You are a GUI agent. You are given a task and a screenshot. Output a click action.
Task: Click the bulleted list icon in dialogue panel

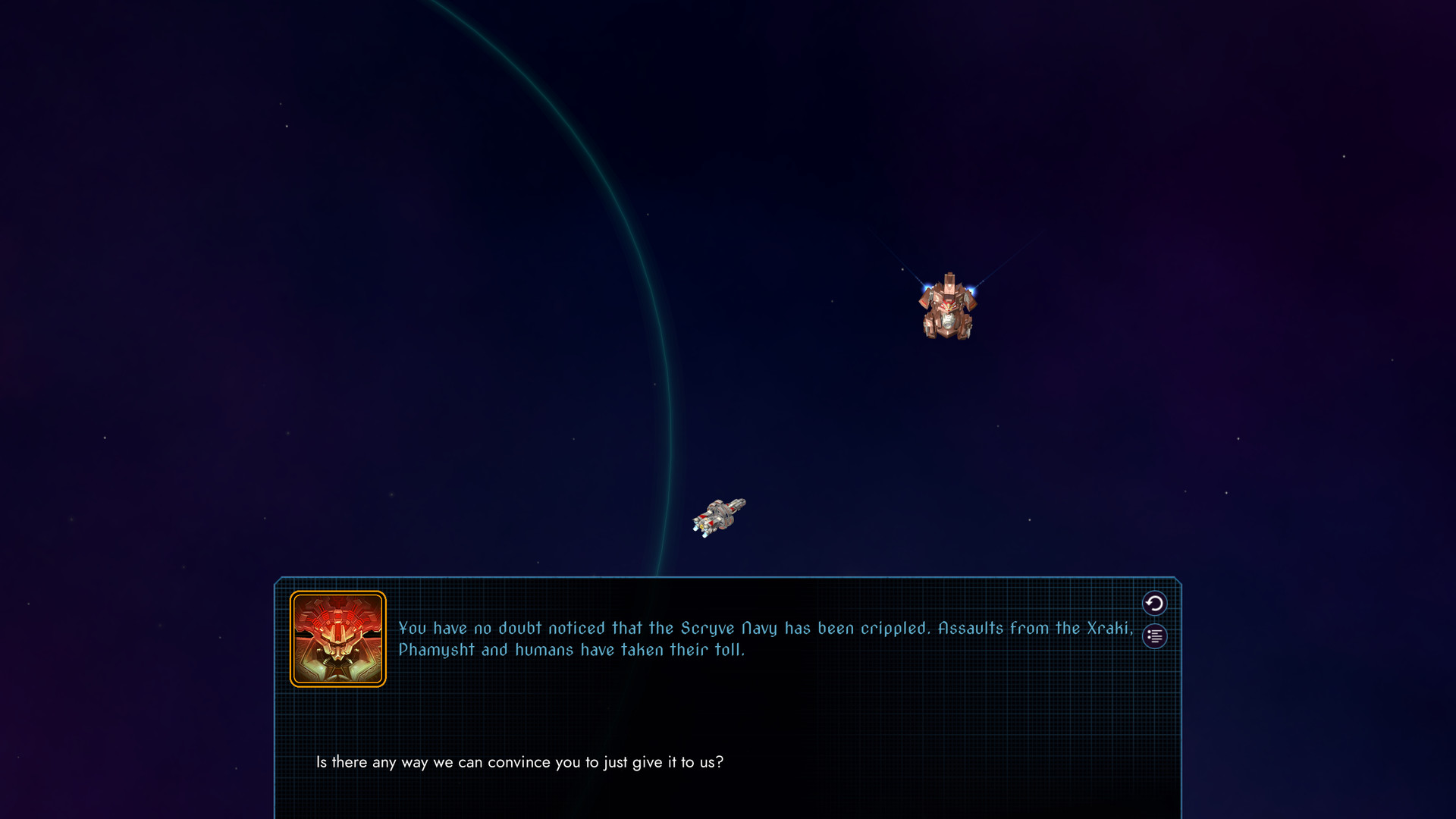(x=1153, y=637)
